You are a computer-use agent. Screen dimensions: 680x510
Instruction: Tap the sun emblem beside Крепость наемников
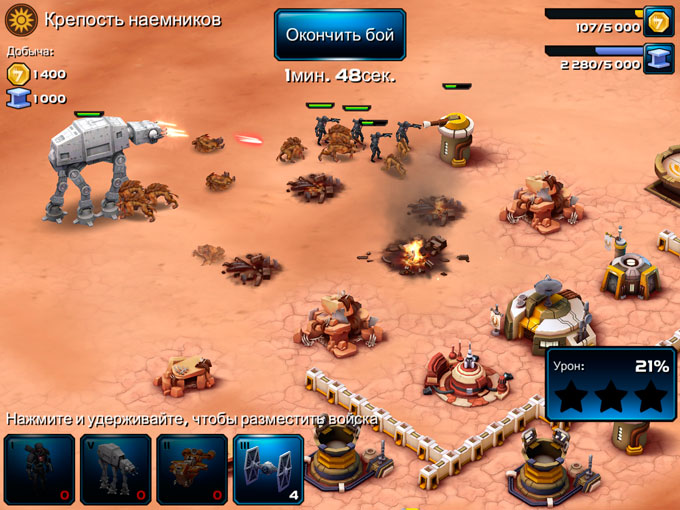coord(21,20)
